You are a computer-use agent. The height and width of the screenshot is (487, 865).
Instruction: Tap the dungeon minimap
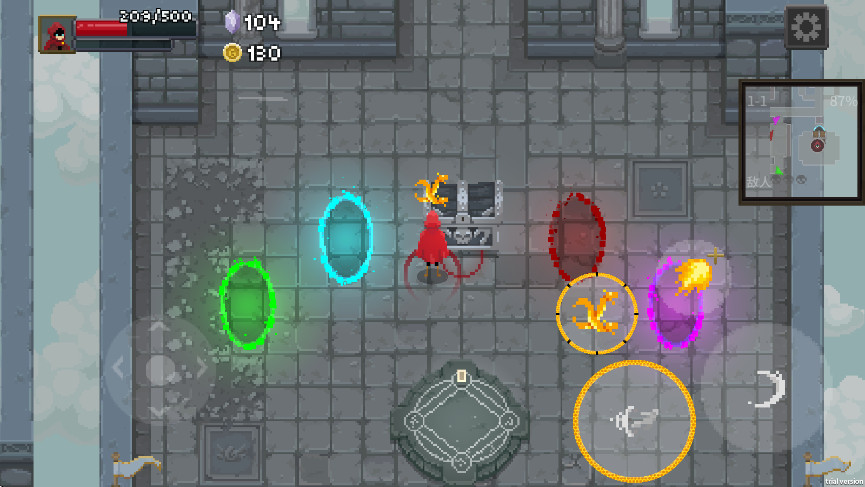(800, 142)
